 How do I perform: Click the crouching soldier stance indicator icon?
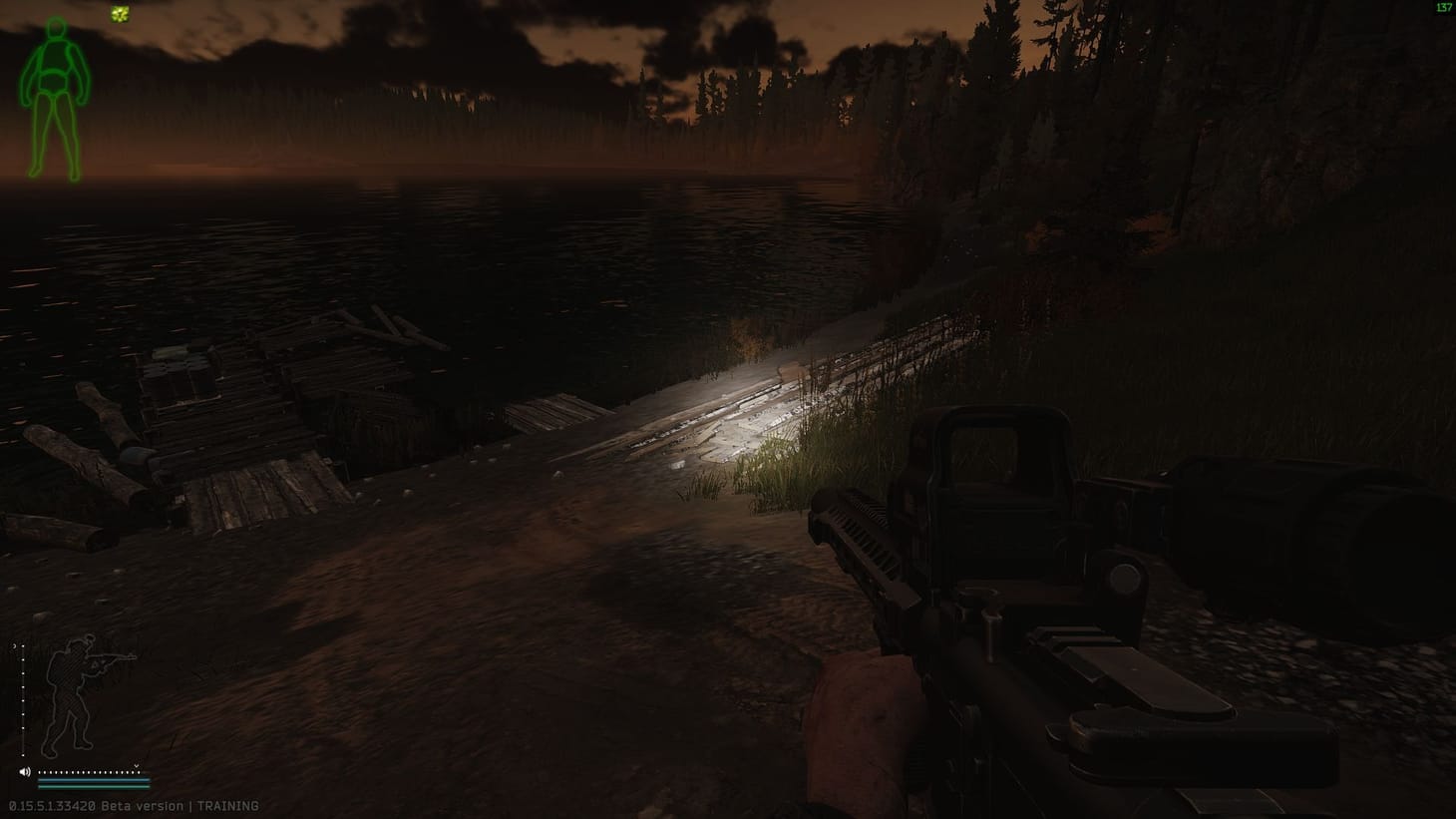click(x=70, y=693)
